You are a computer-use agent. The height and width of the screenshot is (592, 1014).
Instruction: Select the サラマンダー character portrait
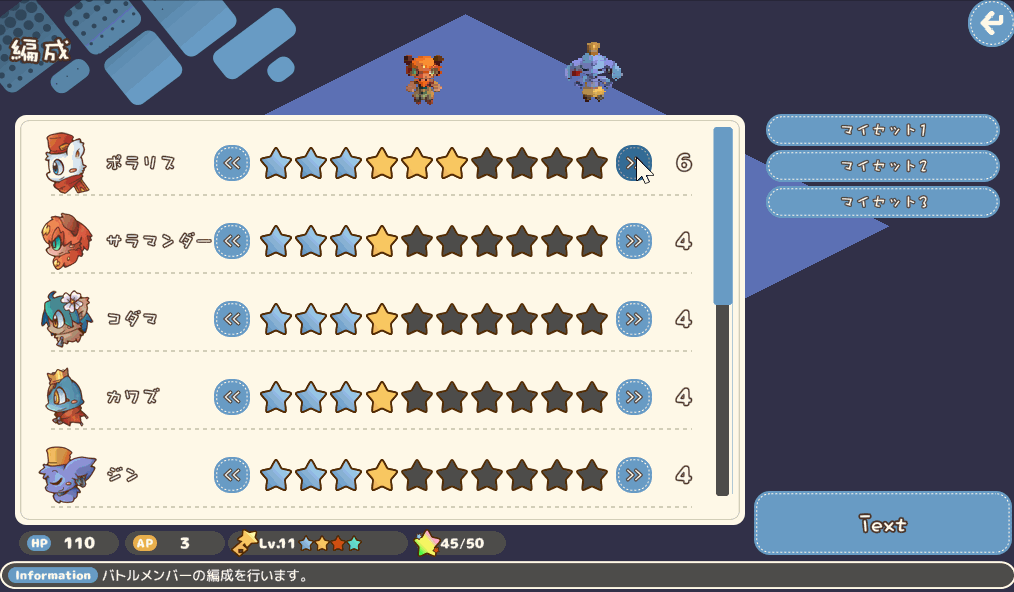[x=67, y=241]
